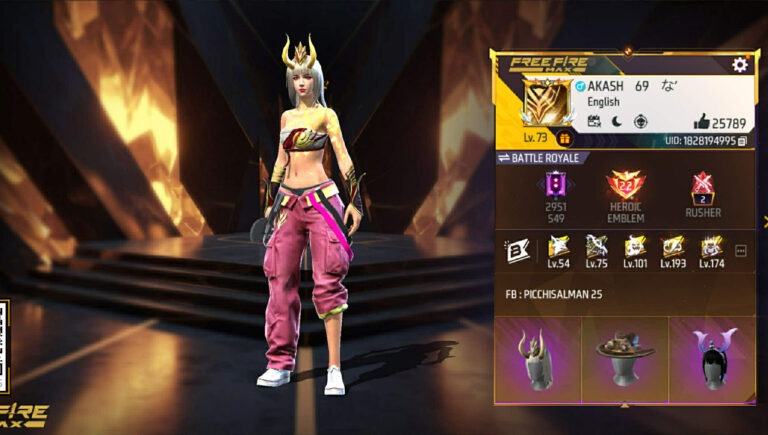
Task: Expand more badges with the three-dot button
Action: [x=741, y=251]
